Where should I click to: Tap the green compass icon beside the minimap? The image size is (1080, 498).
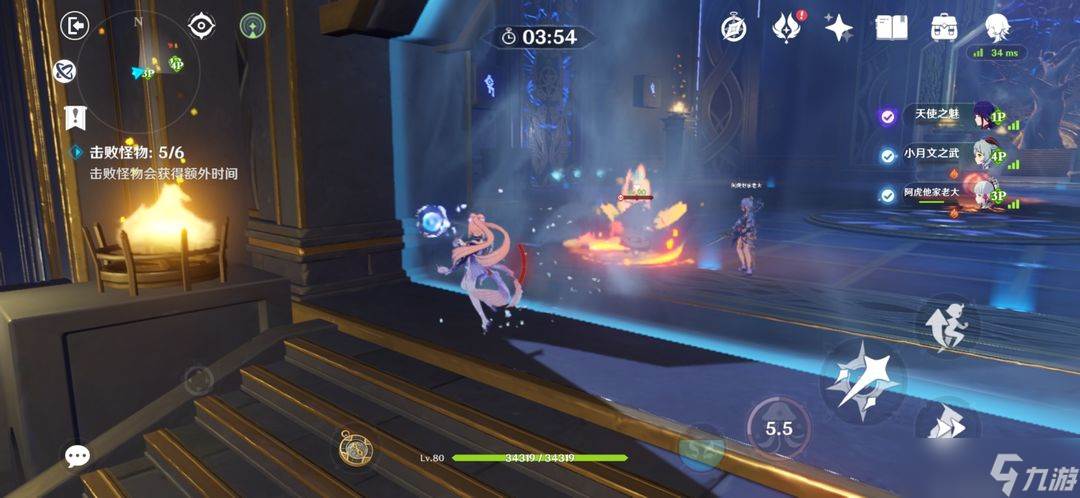click(x=253, y=26)
